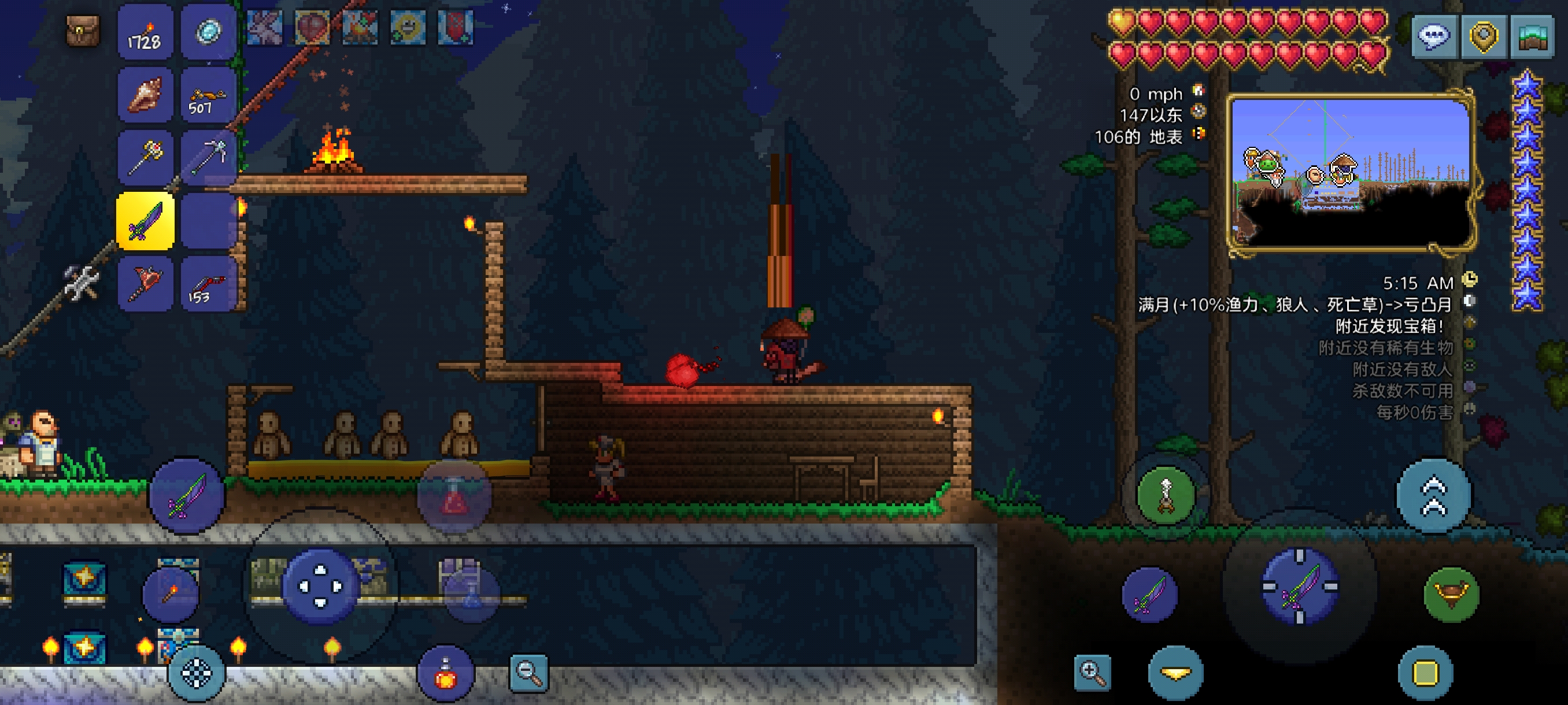Select the item stack of 507

pos(208,96)
